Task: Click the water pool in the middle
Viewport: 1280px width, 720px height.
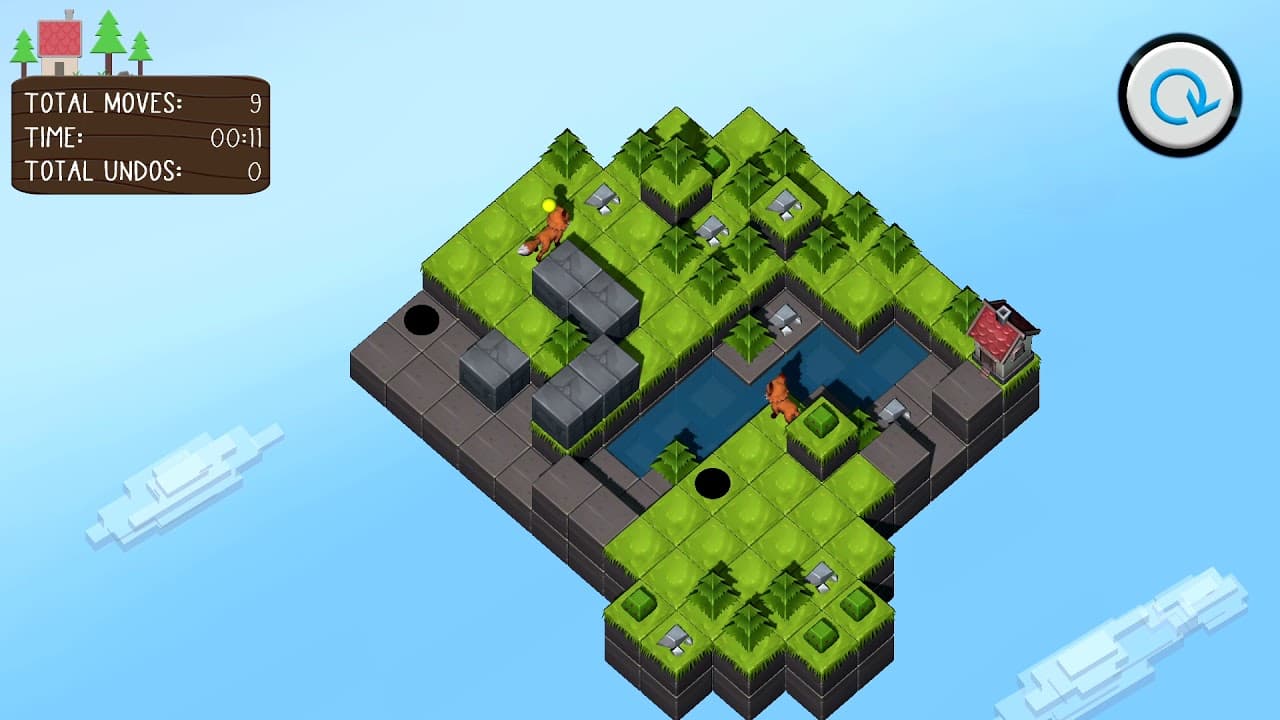Action: click(700, 403)
